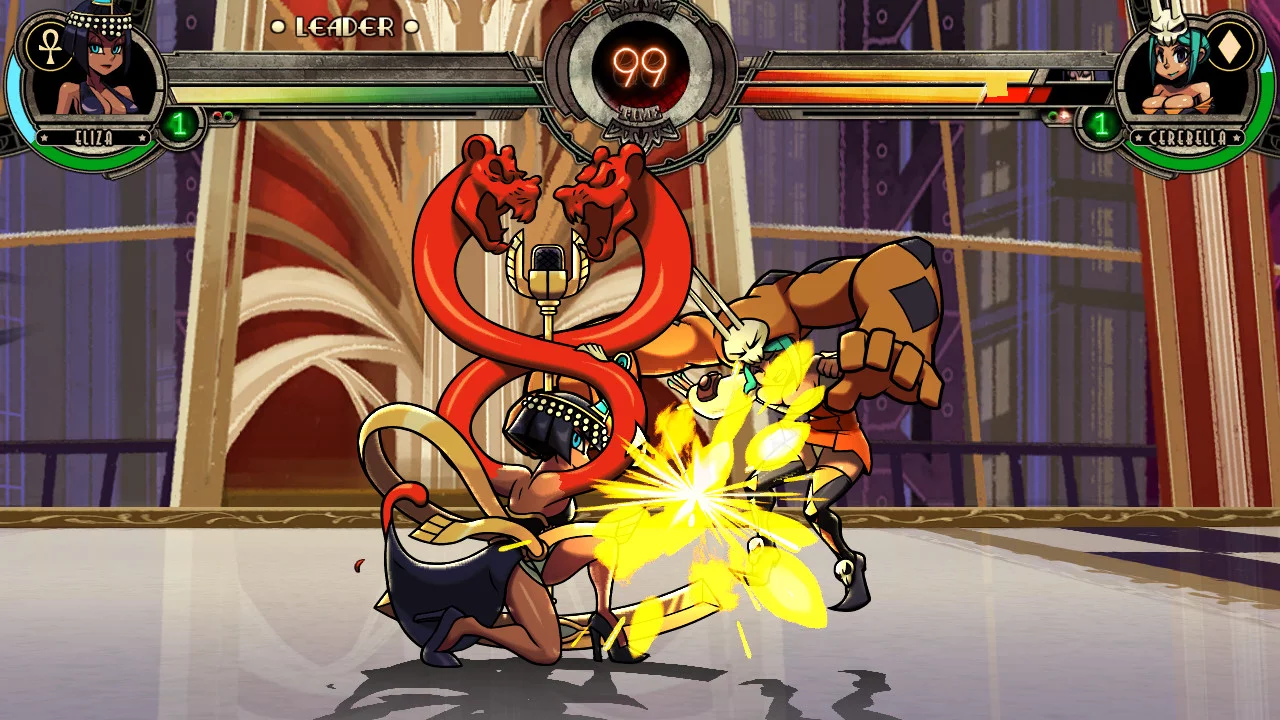Toggle the green lamp beside Cerebella's health bar

pyautogui.click(x=1052, y=116)
